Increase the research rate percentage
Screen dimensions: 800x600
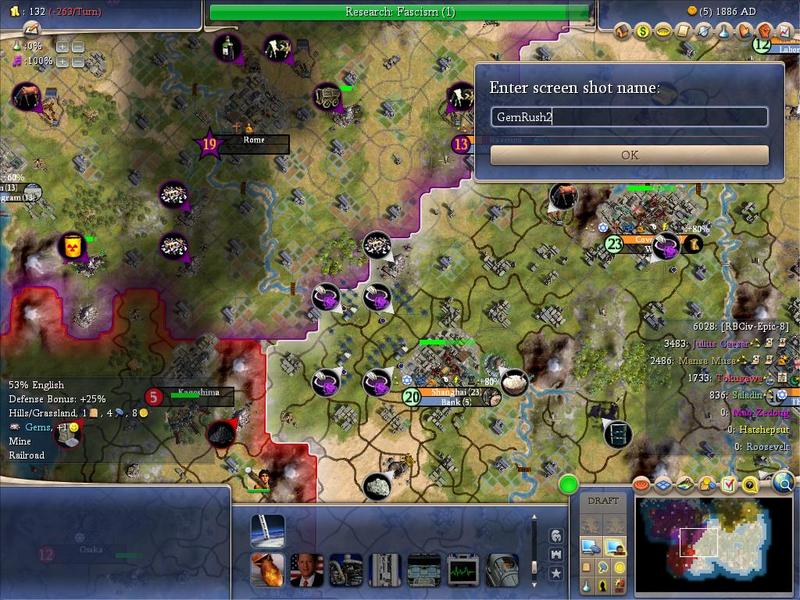click(x=63, y=46)
